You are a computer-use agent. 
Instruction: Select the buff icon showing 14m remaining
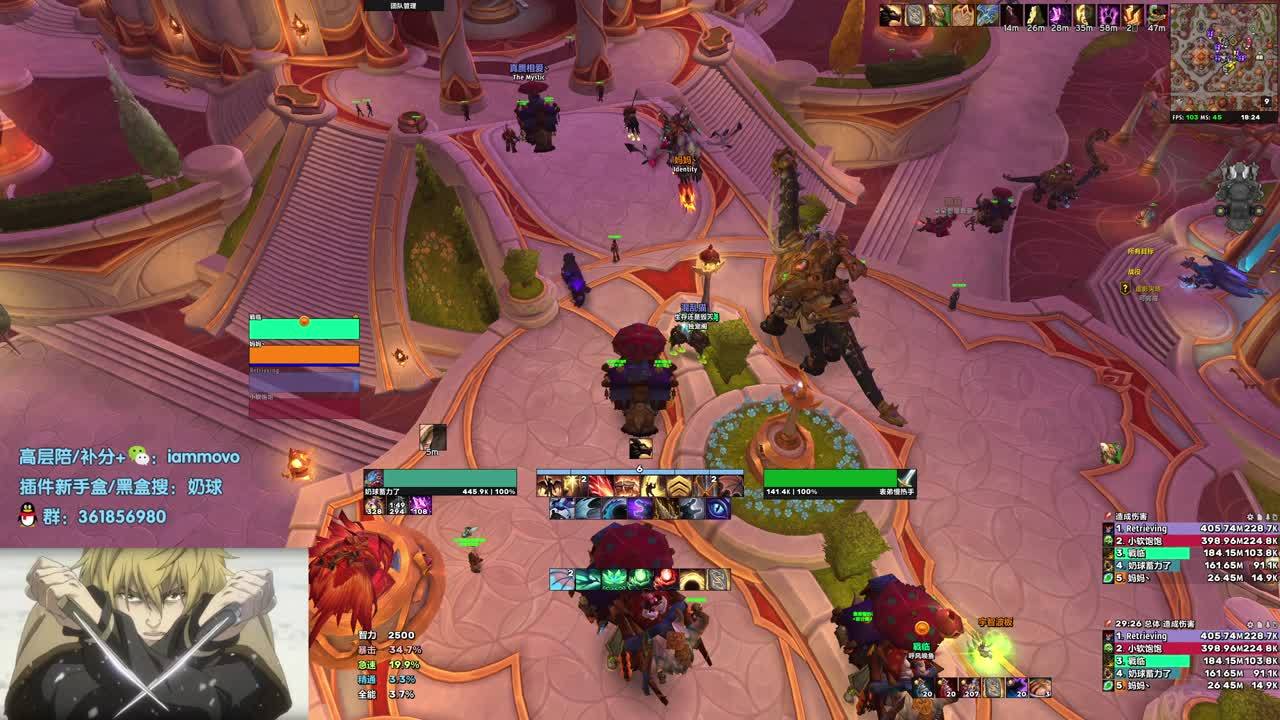[1012, 15]
